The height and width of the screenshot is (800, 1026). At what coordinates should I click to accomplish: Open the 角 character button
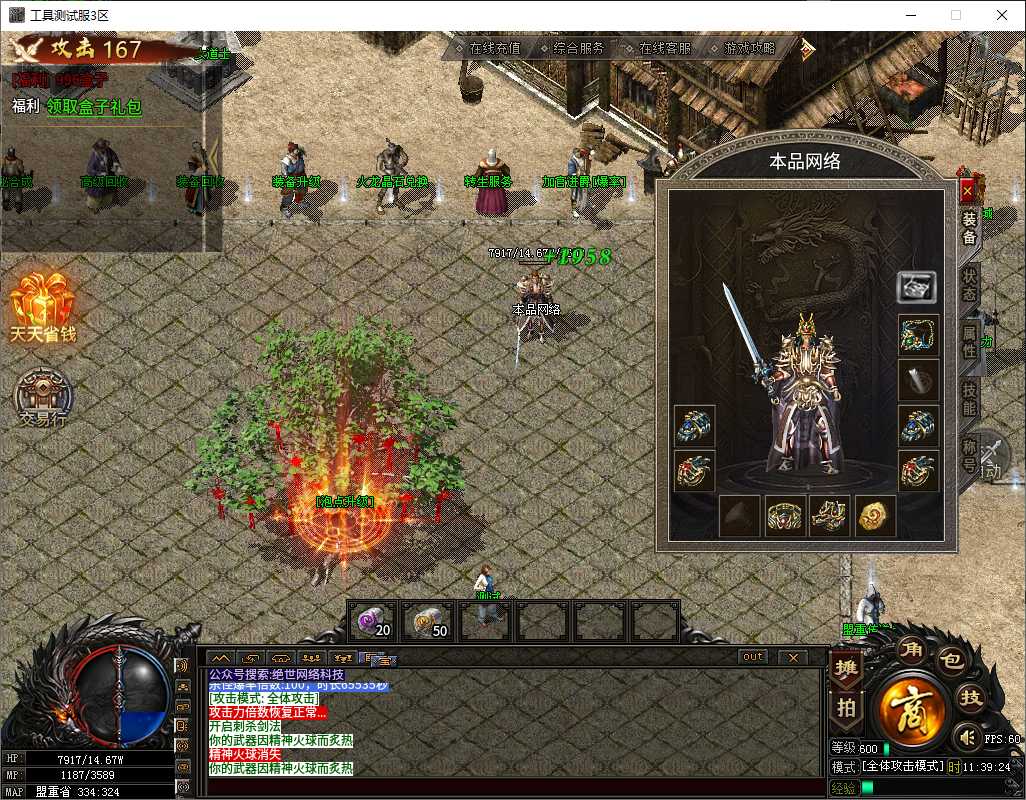[911, 651]
